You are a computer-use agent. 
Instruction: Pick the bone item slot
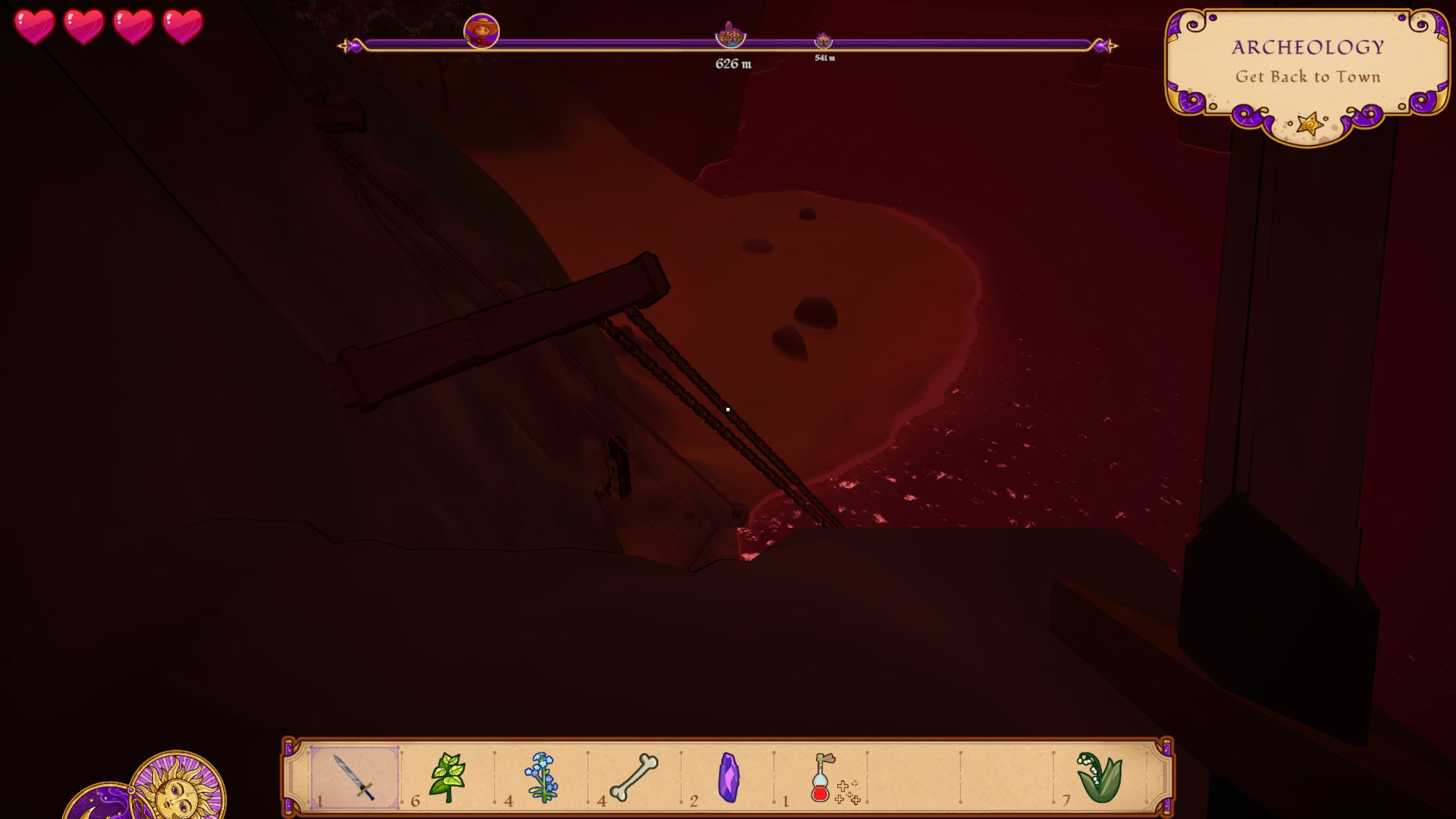(x=634, y=777)
